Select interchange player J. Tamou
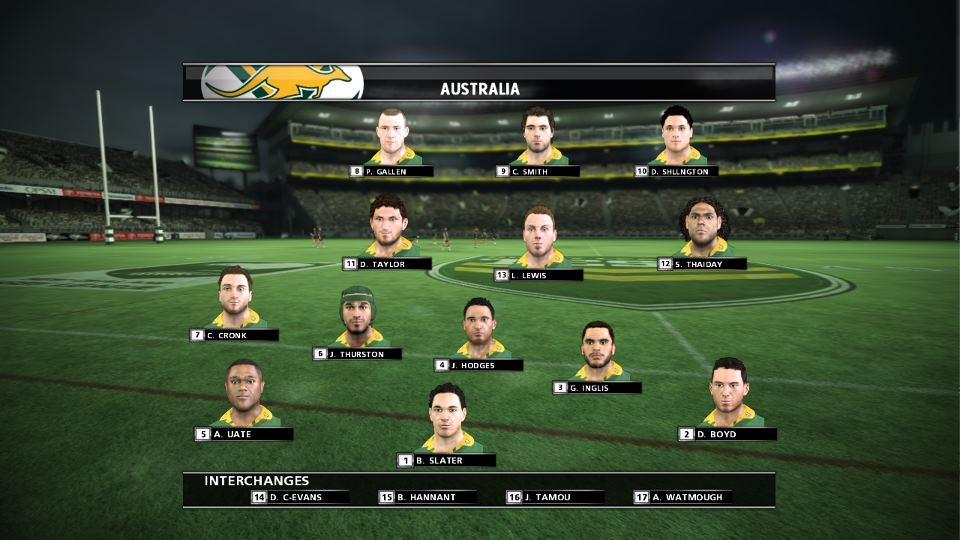Viewport: 960px width, 540px height. click(556, 497)
